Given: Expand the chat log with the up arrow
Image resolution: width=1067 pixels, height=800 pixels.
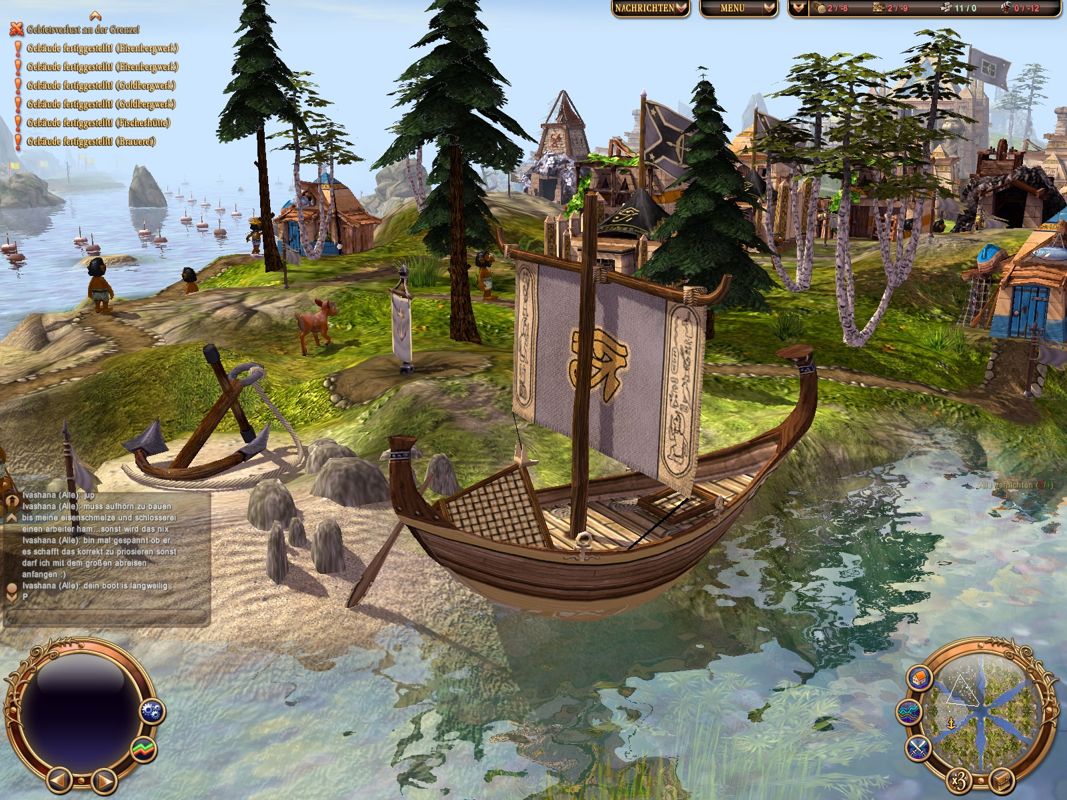Looking at the screenshot, I should [12, 517].
